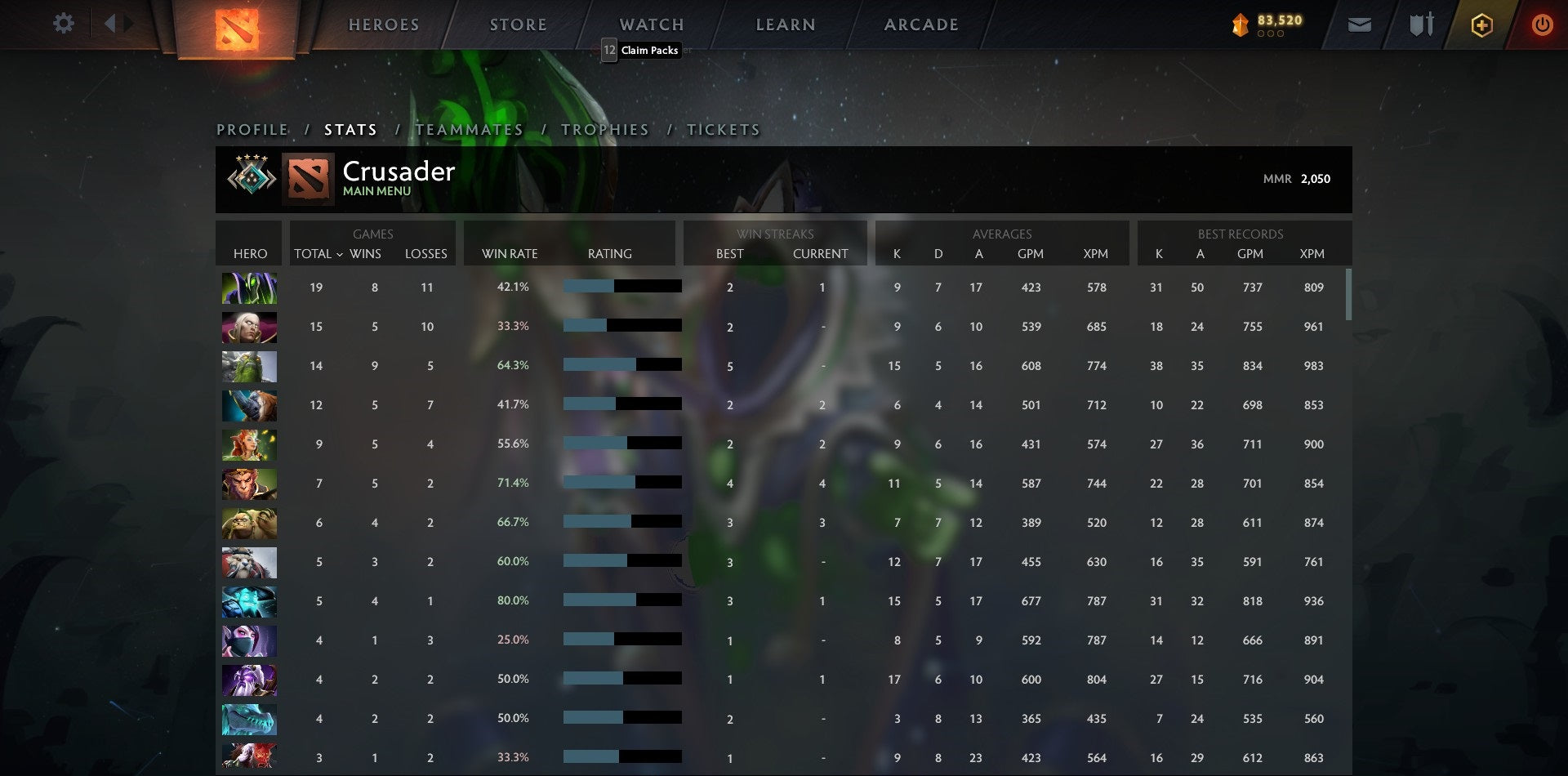Viewport: 1568px width, 776px height.
Task: Select the Monkey King hero portrait
Action: 248,483
